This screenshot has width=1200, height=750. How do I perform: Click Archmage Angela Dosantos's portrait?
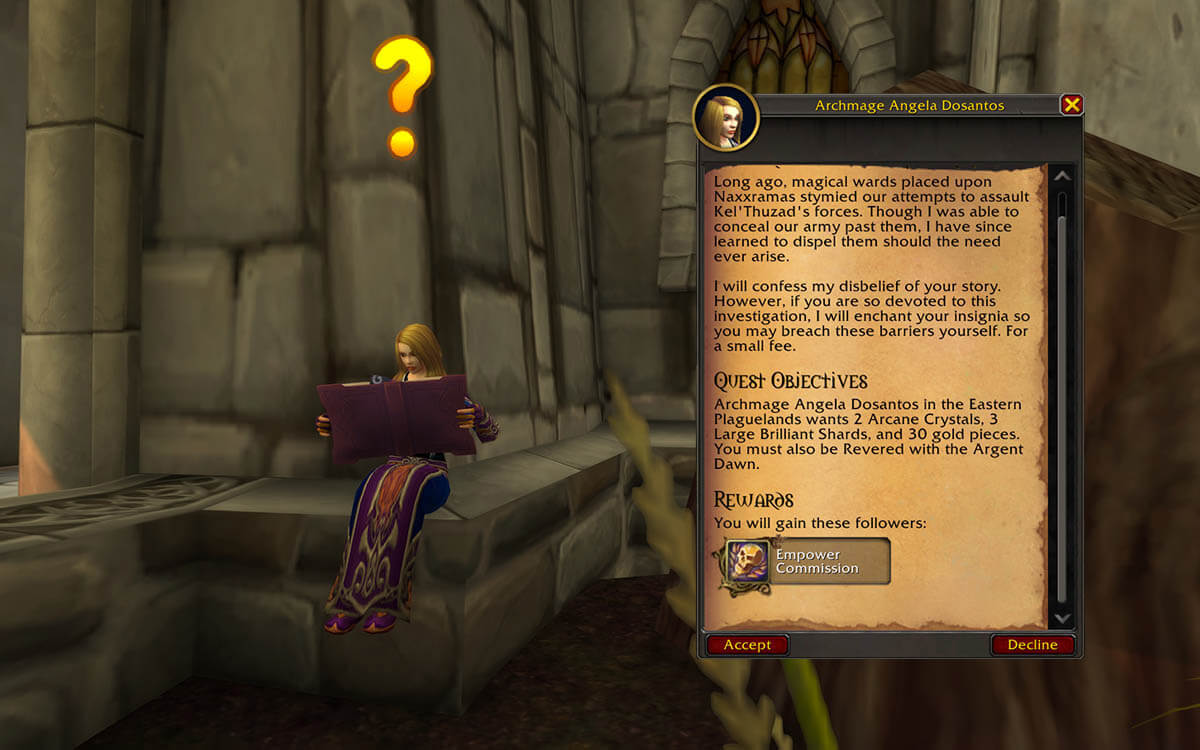click(726, 118)
